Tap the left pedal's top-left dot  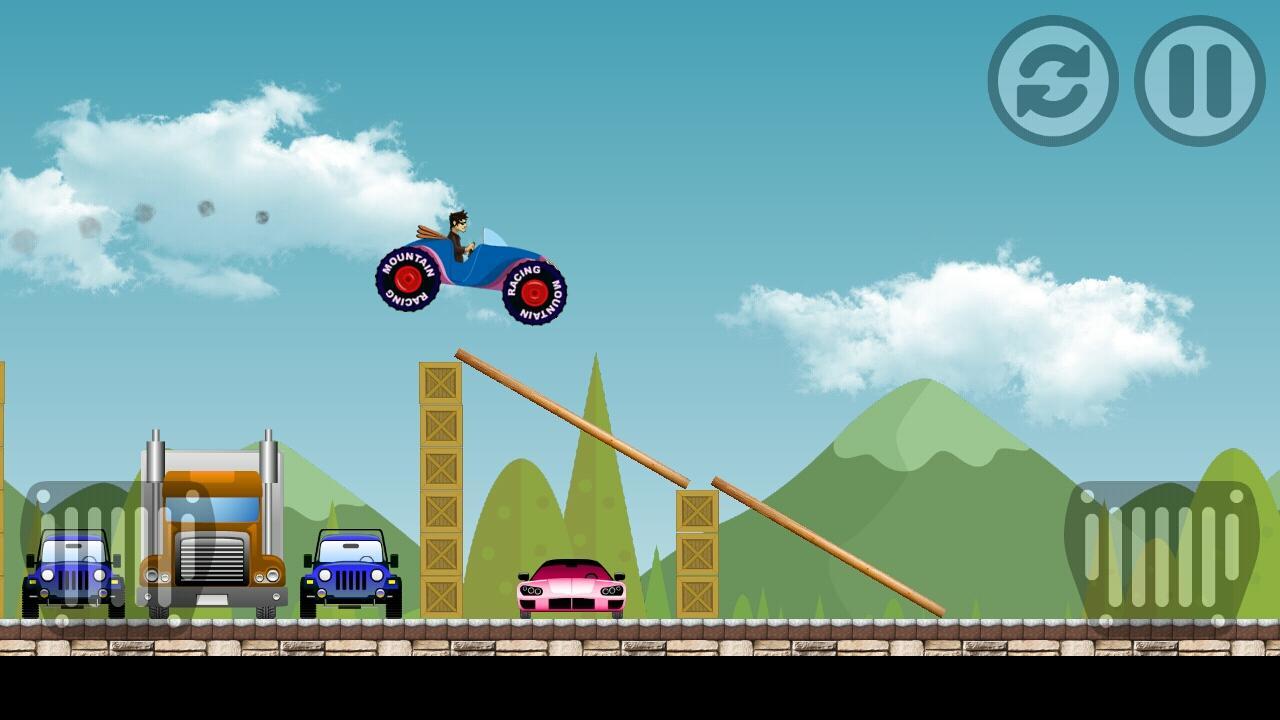(x=44, y=497)
